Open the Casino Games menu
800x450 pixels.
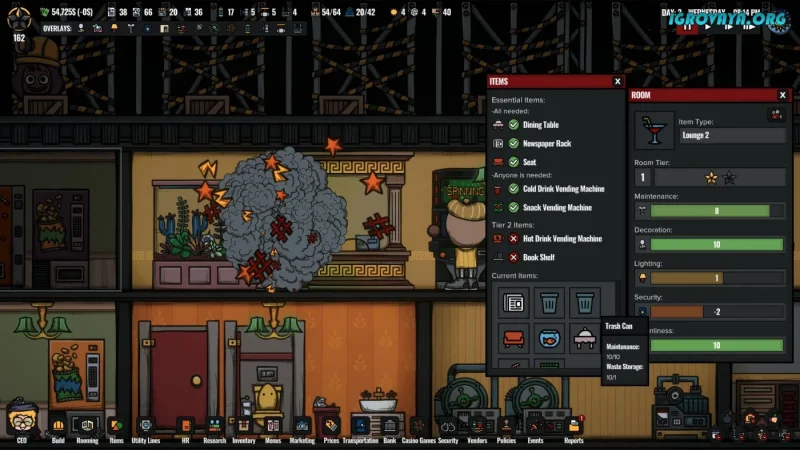[x=419, y=425]
